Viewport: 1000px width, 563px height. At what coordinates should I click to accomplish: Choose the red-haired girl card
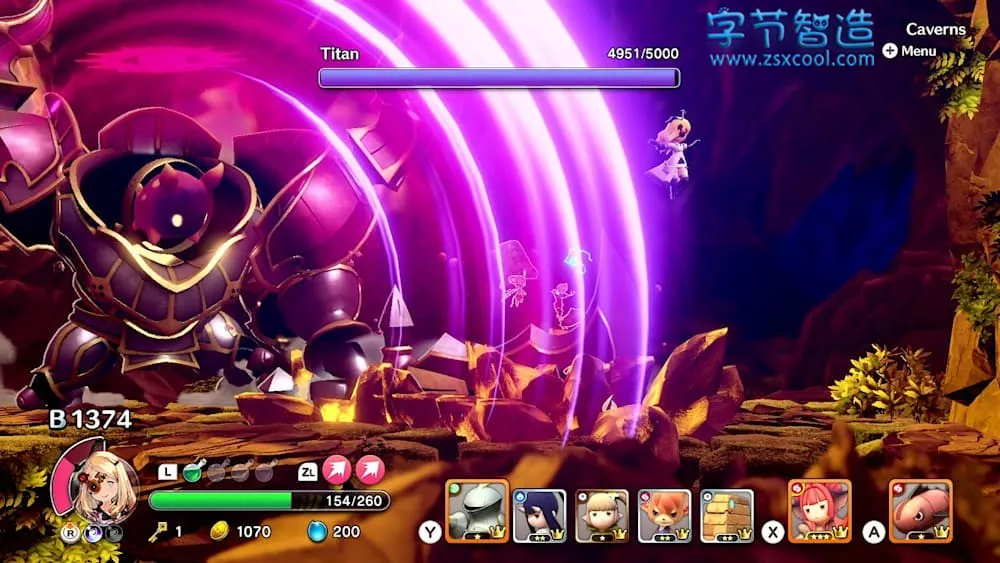(x=819, y=512)
